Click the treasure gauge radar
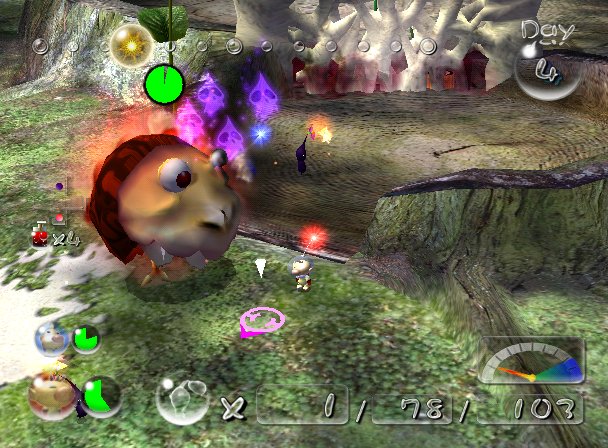Screen dimensions: 608x448 click(531, 363)
